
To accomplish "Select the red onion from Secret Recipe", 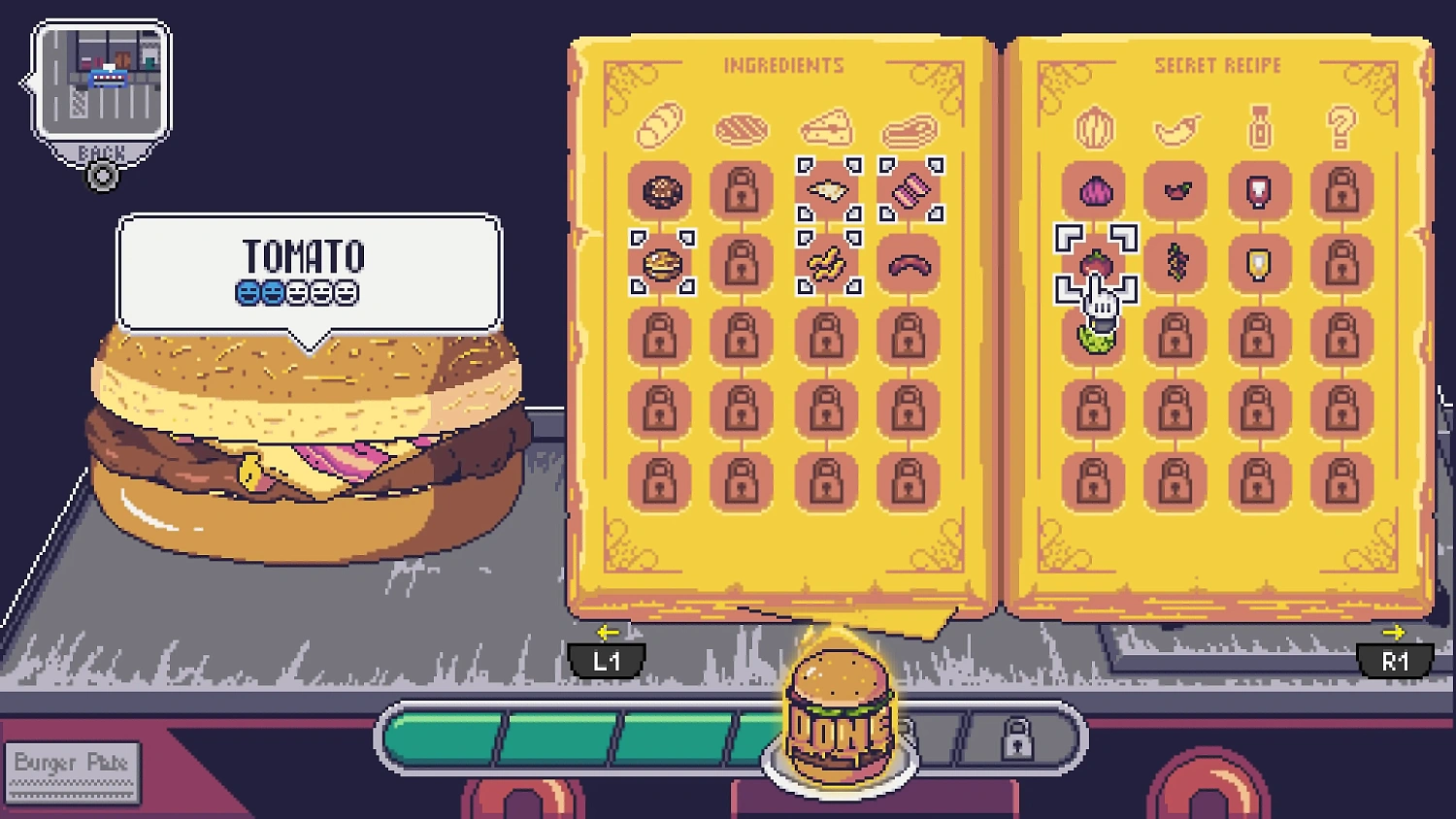I will [1094, 191].
